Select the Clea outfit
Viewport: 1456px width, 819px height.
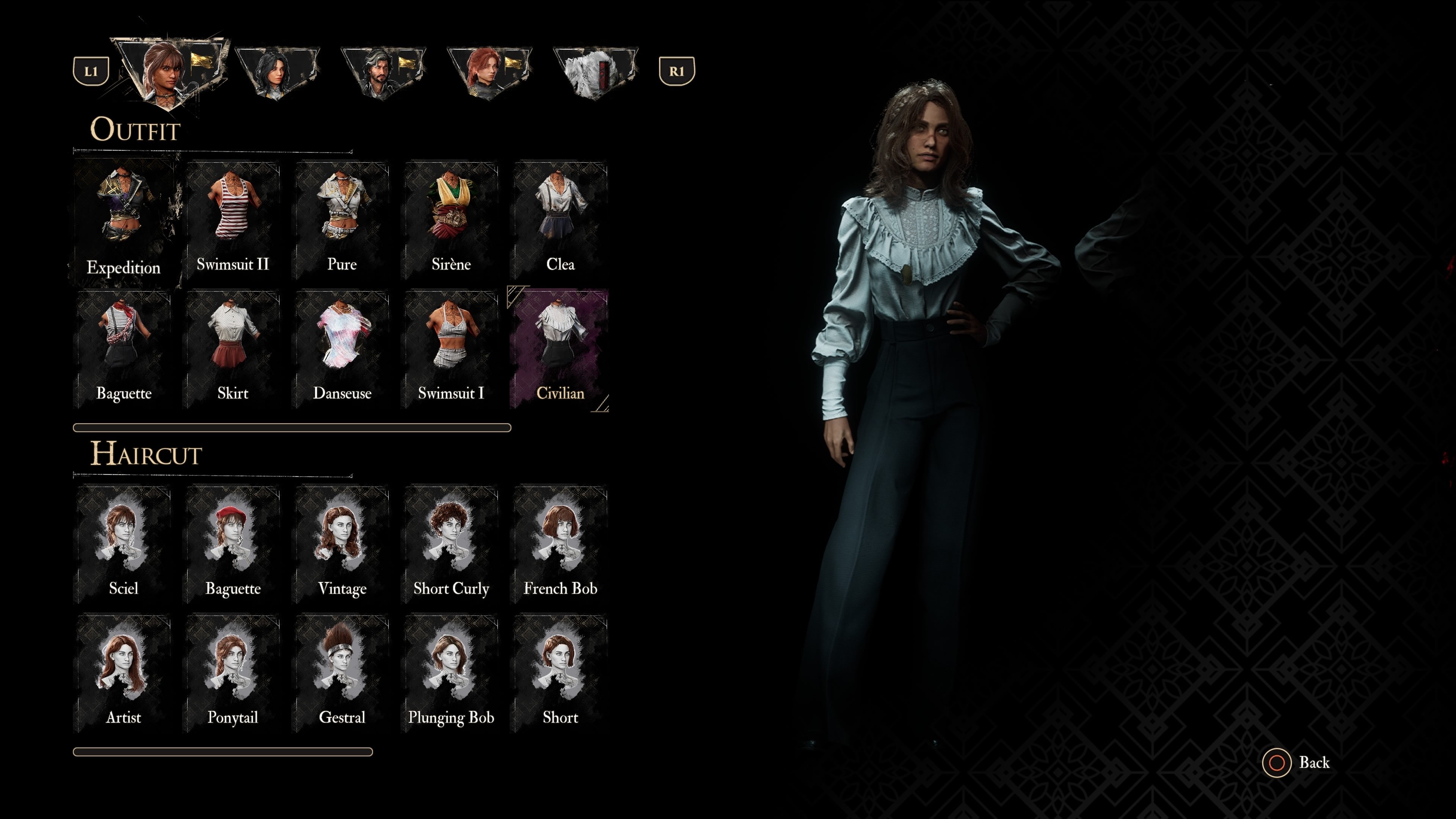tap(560, 220)
